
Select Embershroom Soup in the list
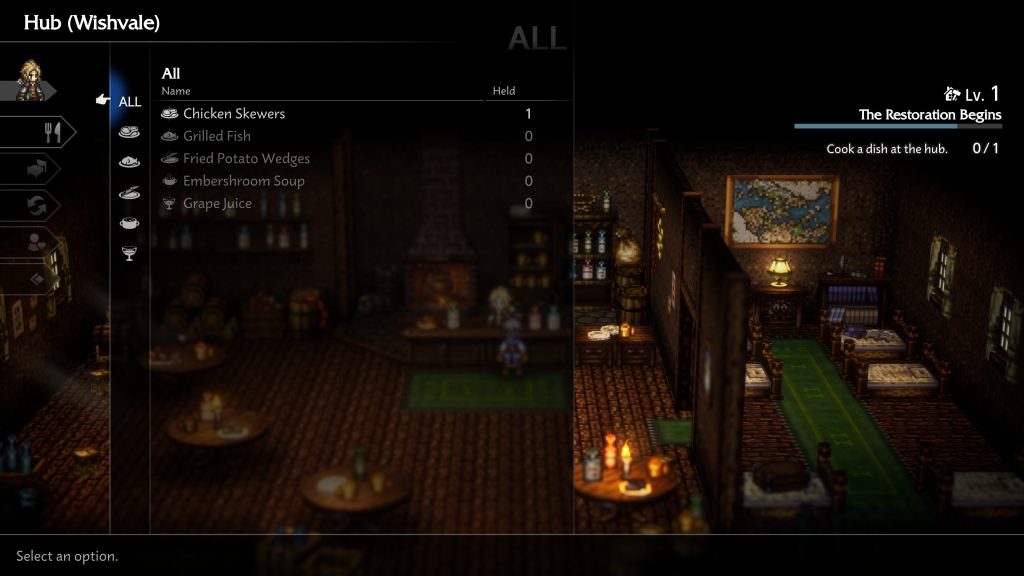pyautogui.click(x=243, y=181)
